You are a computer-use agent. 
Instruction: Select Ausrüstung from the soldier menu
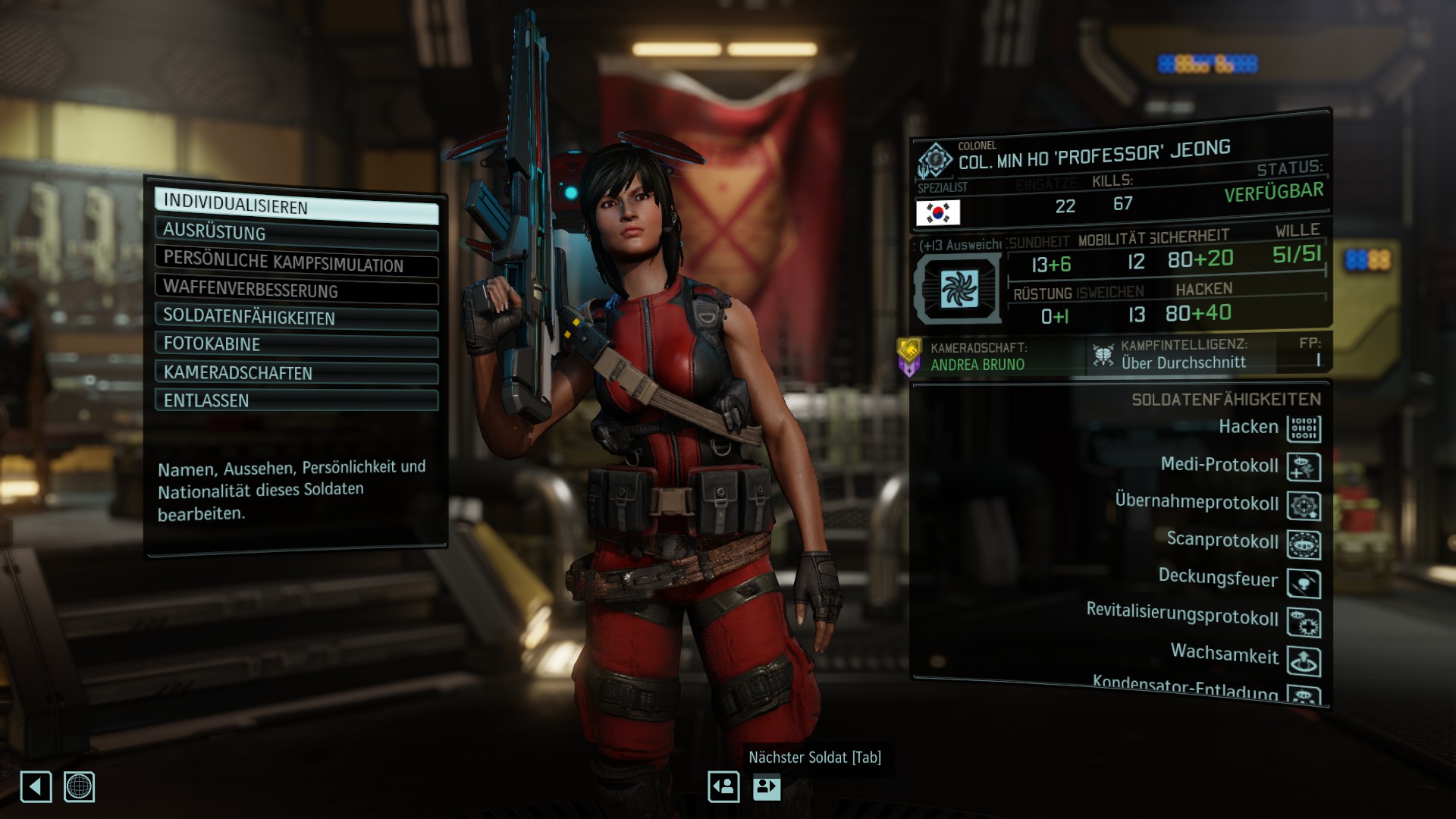point(296,234)
